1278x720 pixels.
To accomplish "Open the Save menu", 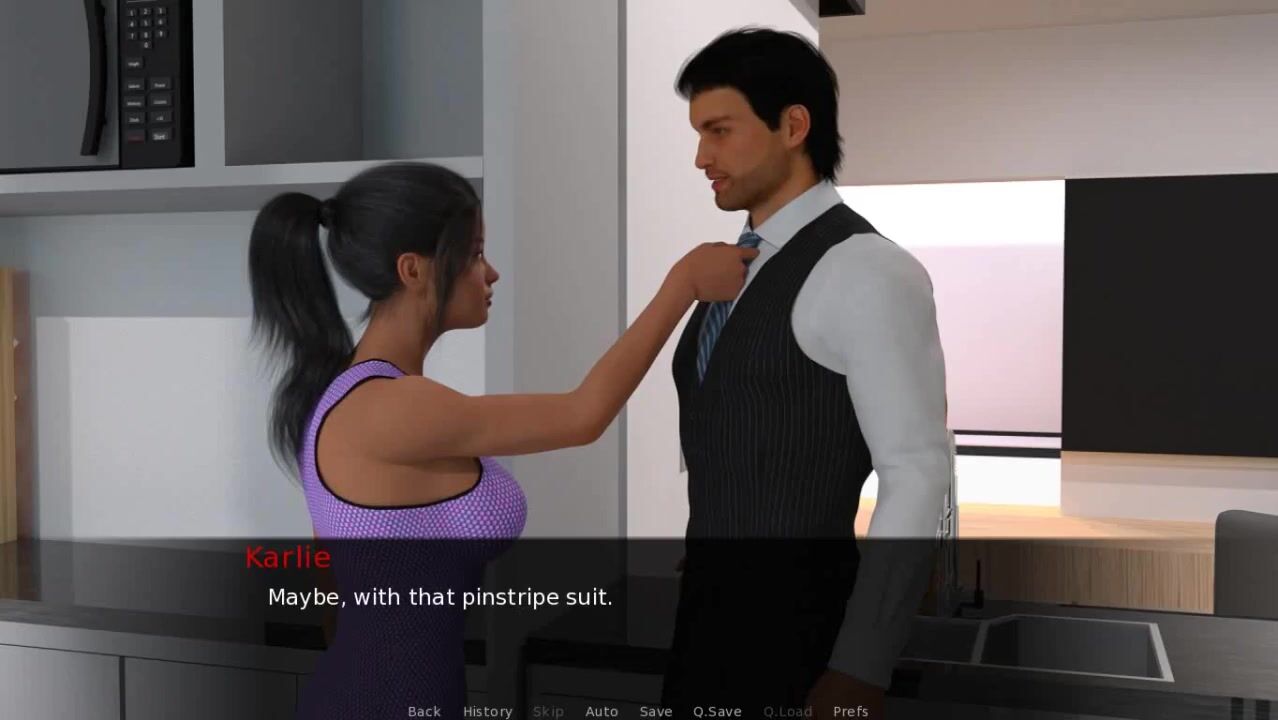I will [x=655, y=711].
